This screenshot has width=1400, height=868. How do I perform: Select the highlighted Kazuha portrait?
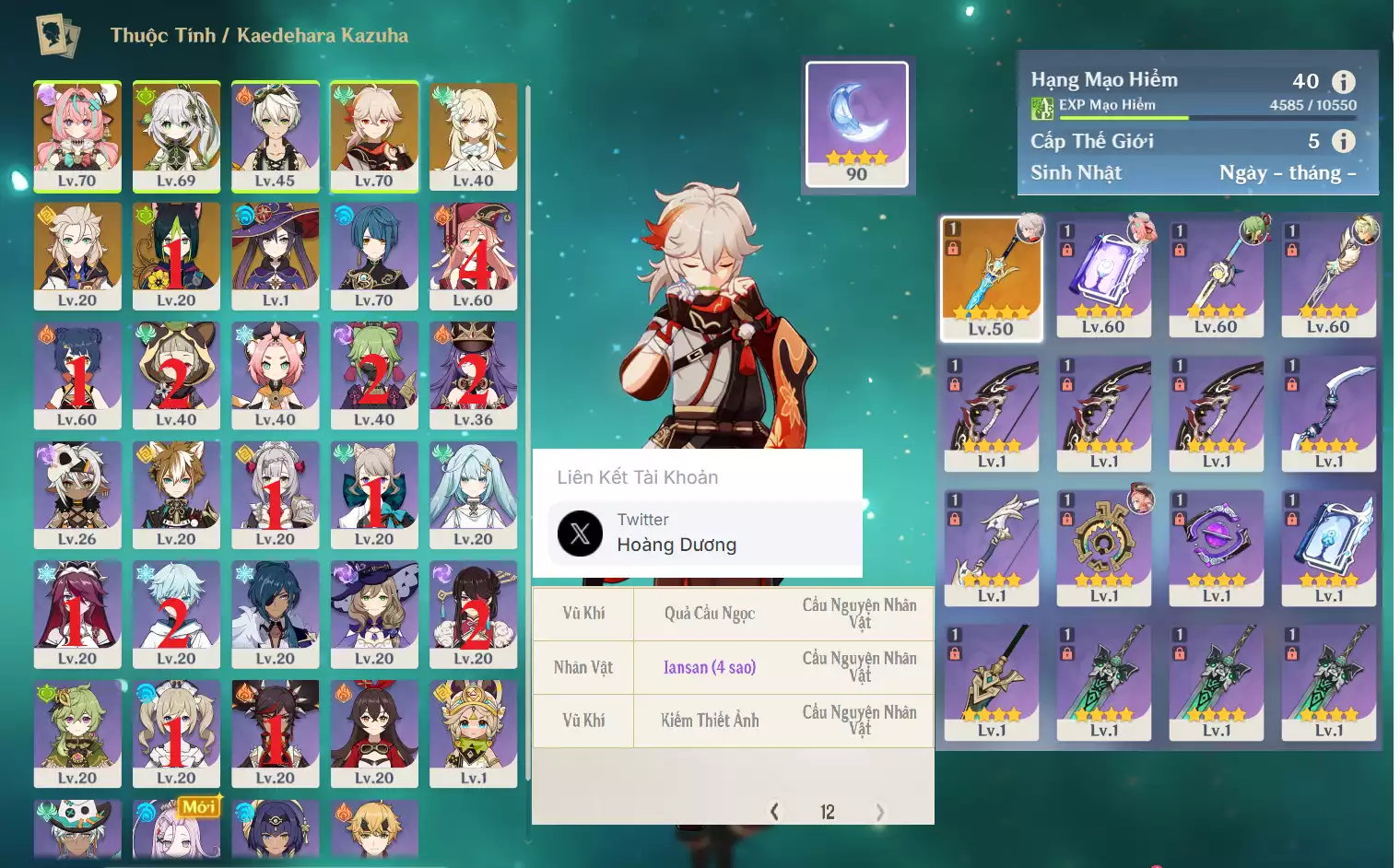tap(374, 135)
